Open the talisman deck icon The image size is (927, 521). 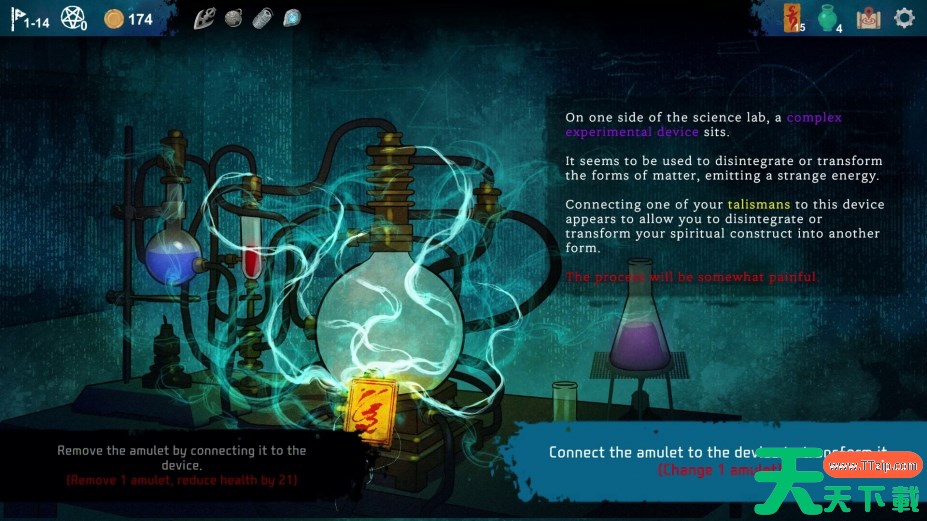(794, 18)
